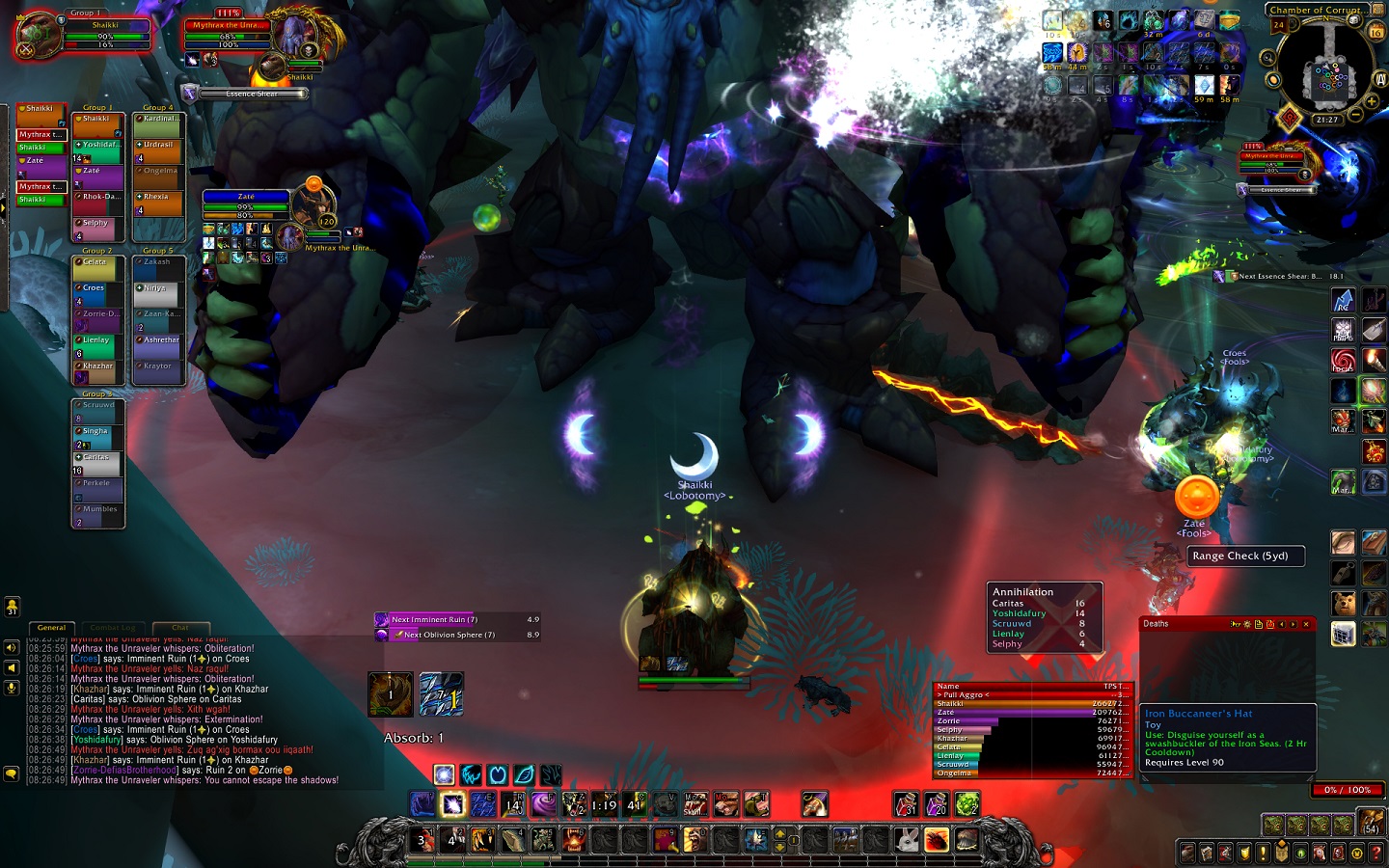Use the teddy bear toy icon
1389x868 pixels.
1344,604
